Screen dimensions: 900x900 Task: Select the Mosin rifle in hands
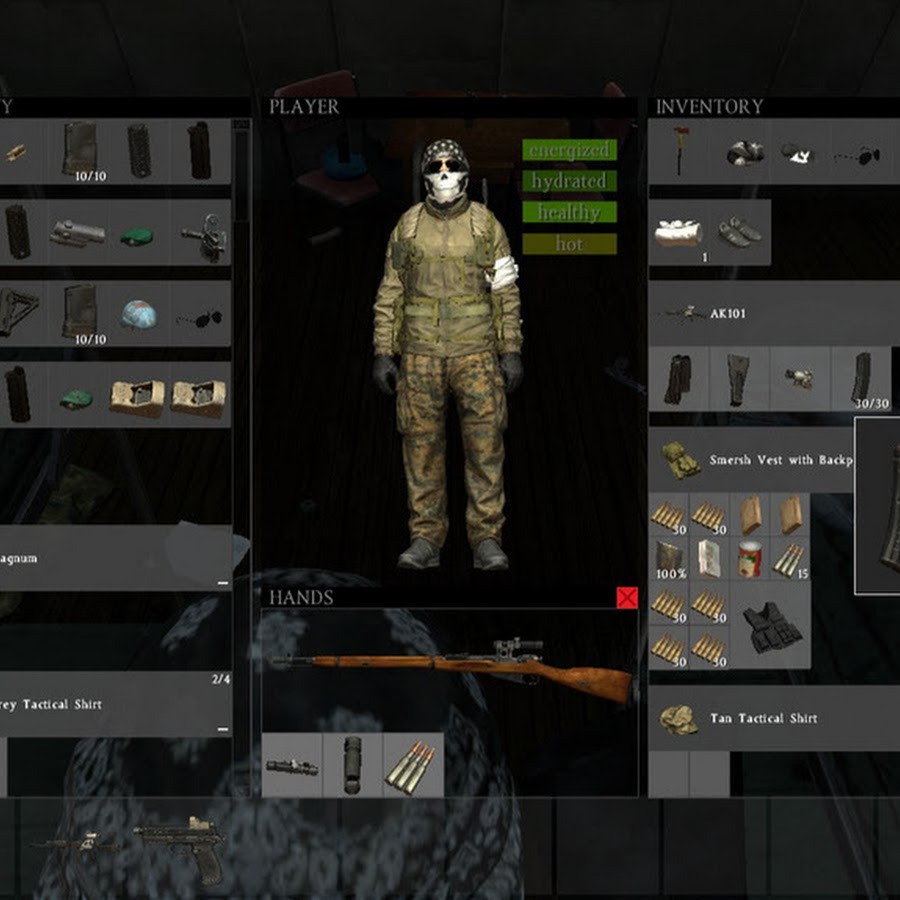(452, 663)
